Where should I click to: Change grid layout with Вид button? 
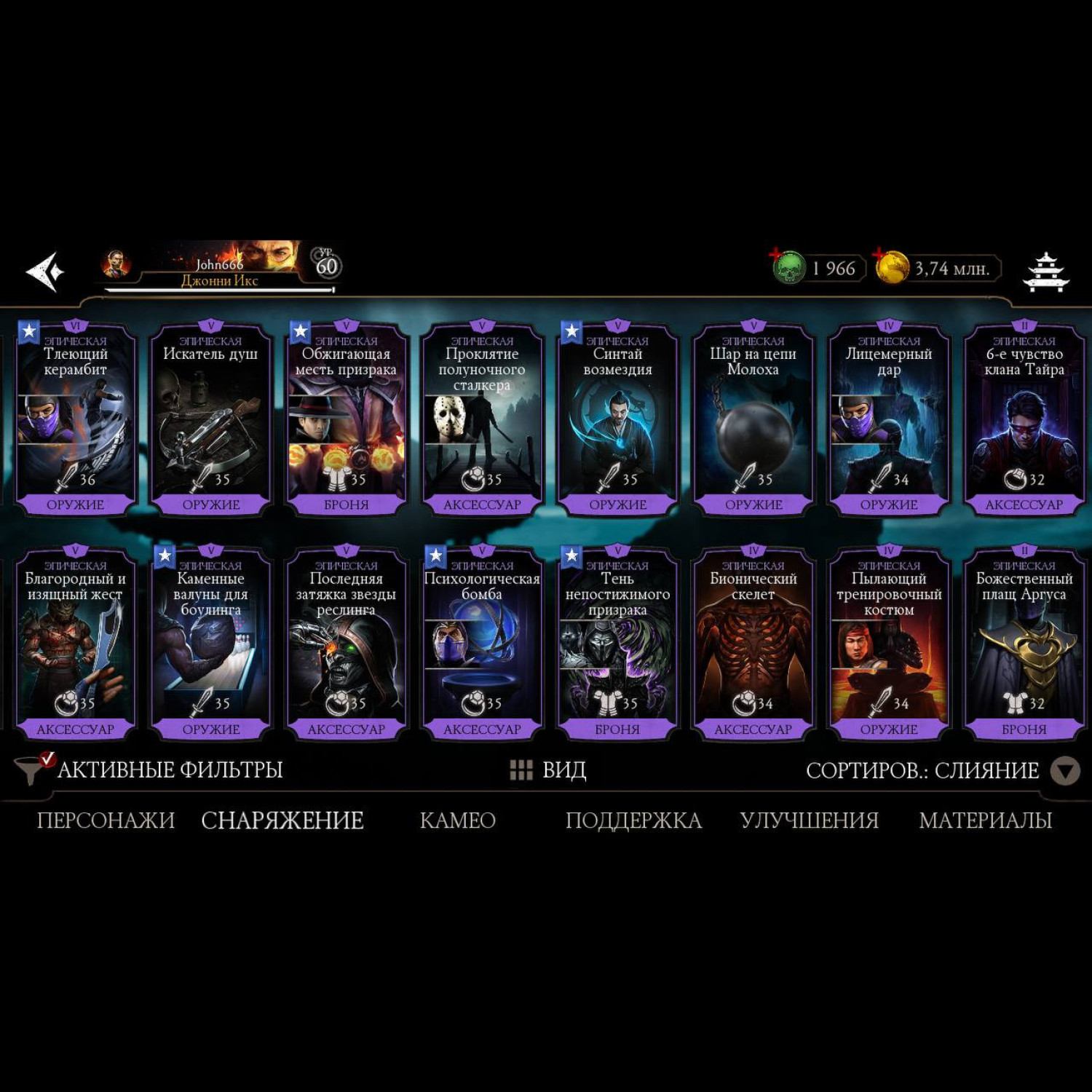549,769
